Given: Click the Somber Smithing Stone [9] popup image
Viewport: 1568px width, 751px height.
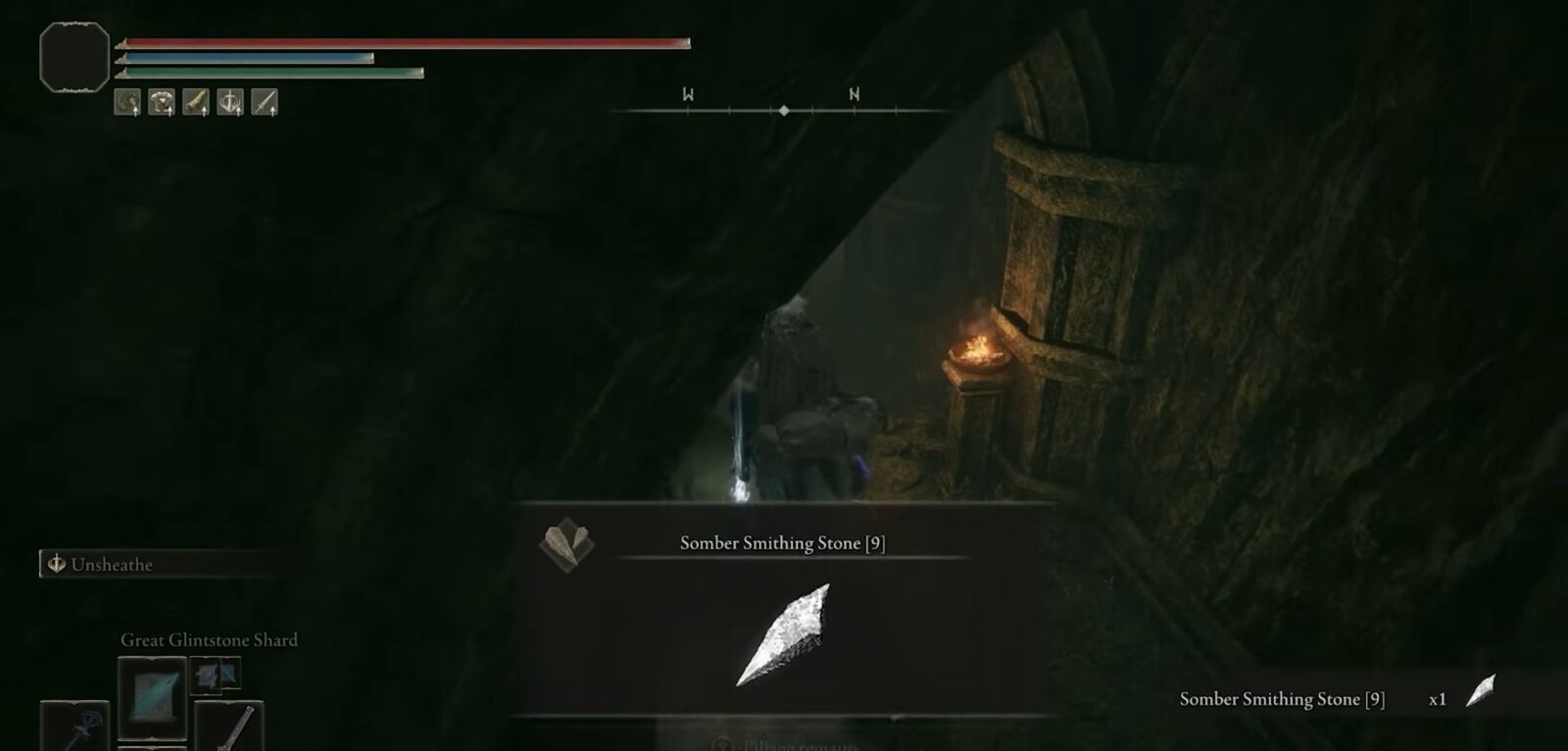Looking at the screenshot, I should click(x=783, y=633).
